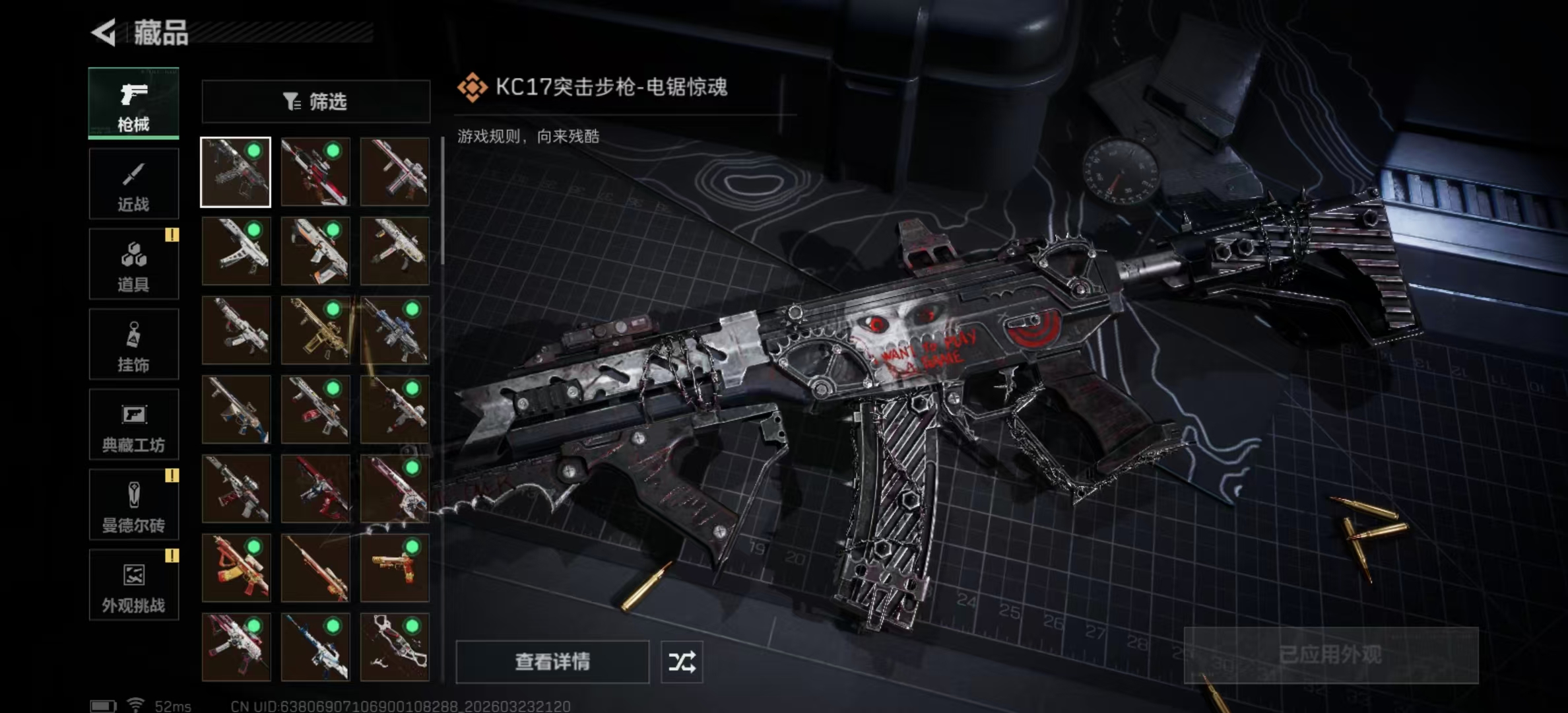1568x713 pixels.
Task: Select the white bow skin thumbnail
Action: (395, 647)
